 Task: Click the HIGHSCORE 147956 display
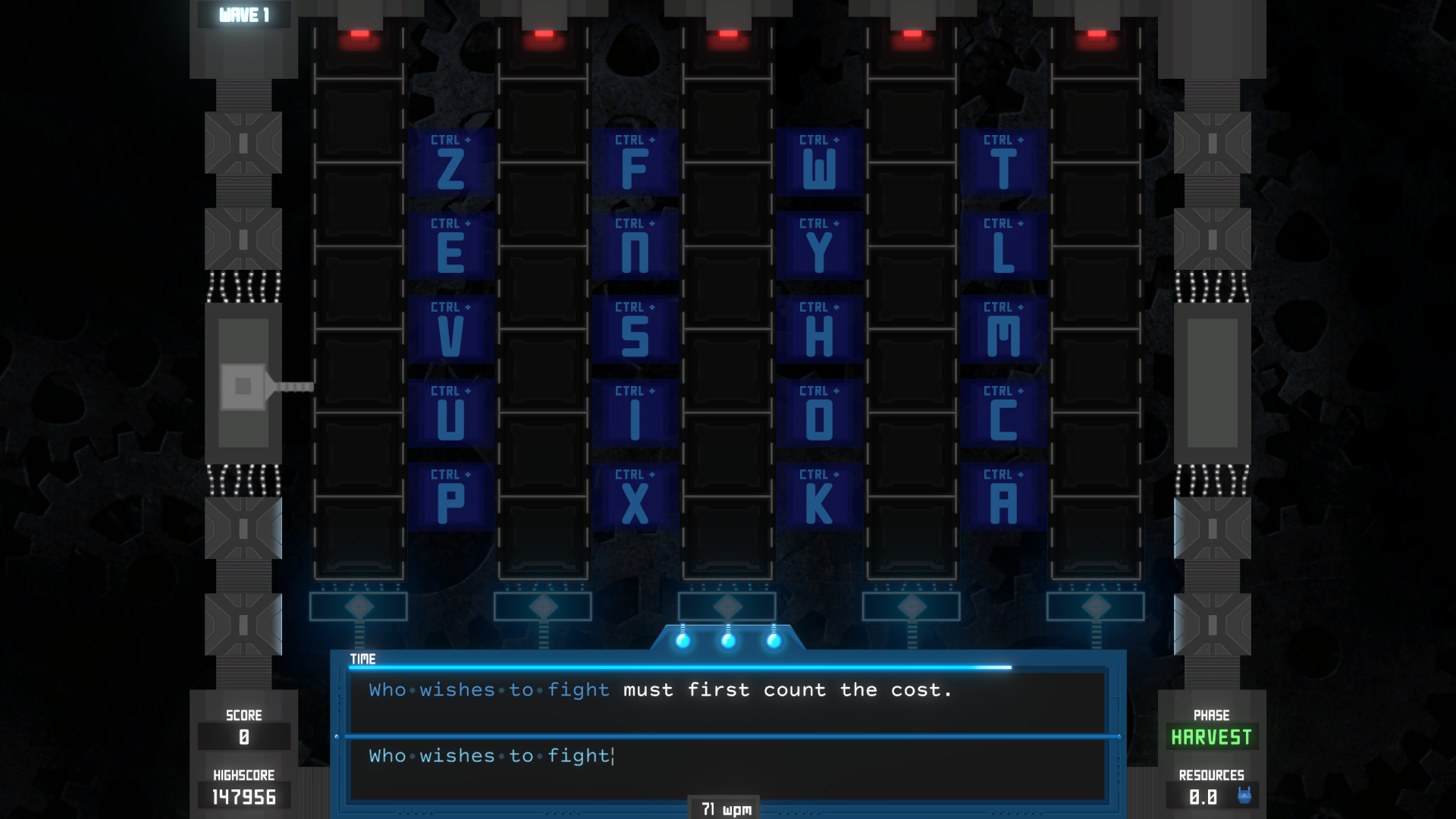[243, 796]
